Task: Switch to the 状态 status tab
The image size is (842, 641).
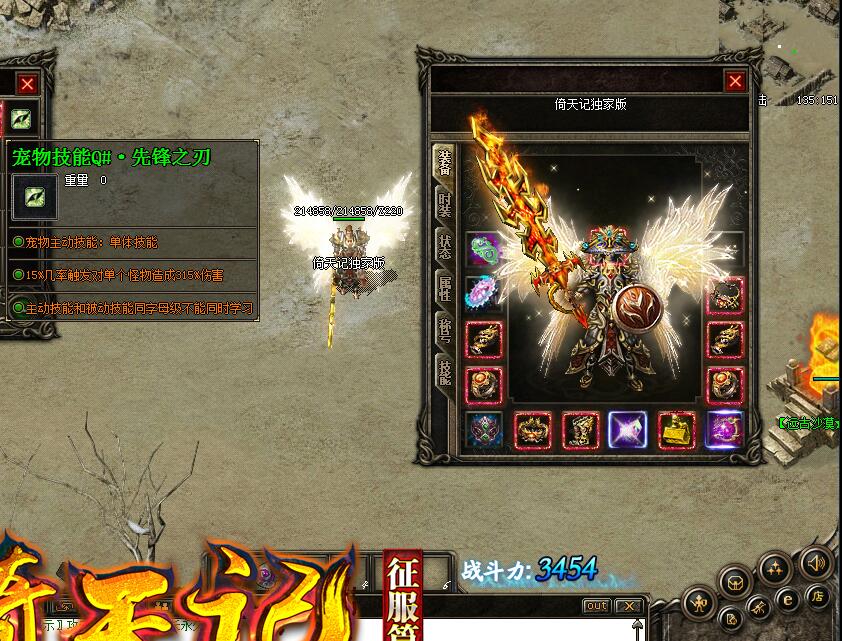Action: coord(444,246)
